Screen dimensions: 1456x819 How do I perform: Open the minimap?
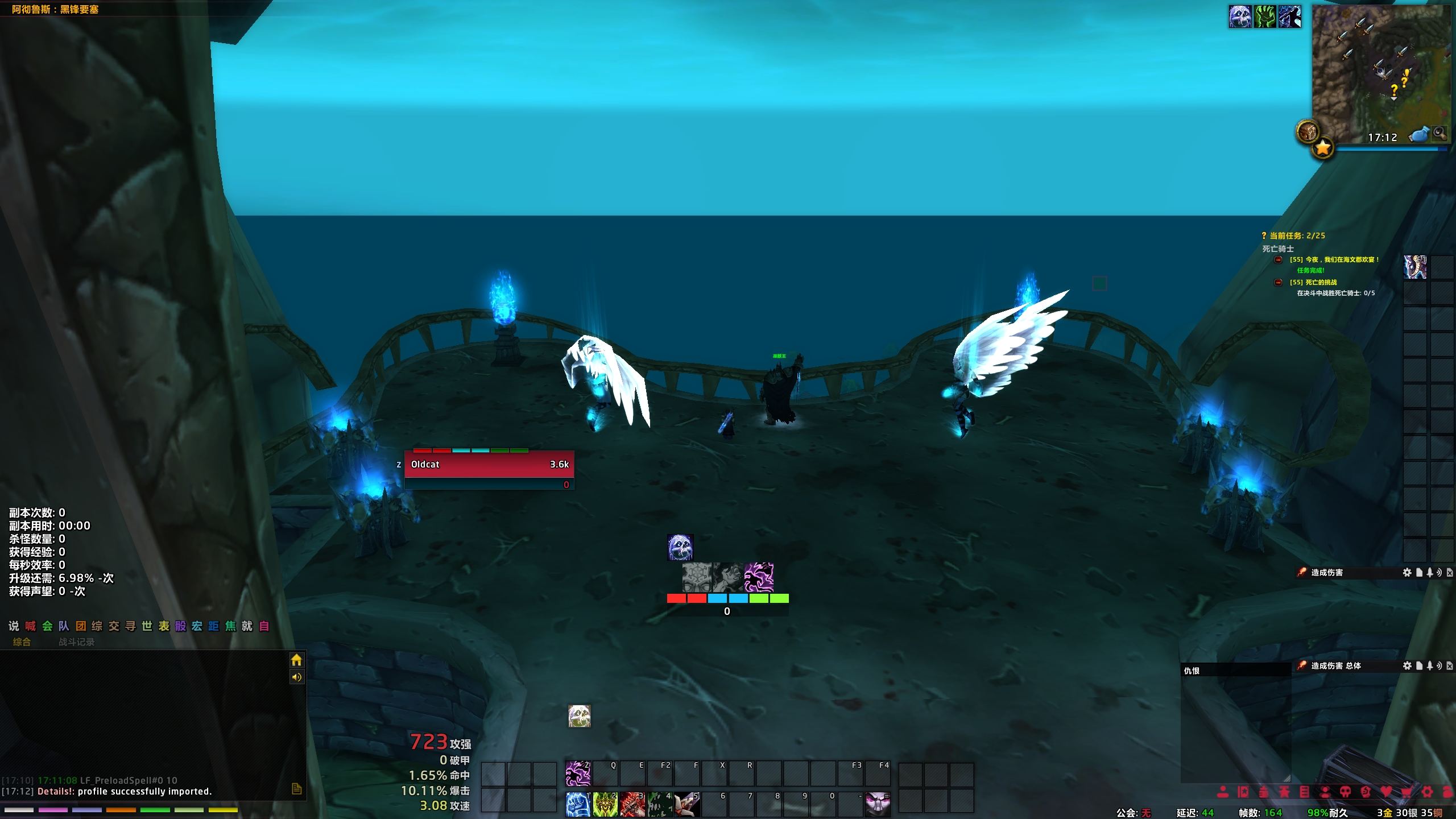[1379, 74]
